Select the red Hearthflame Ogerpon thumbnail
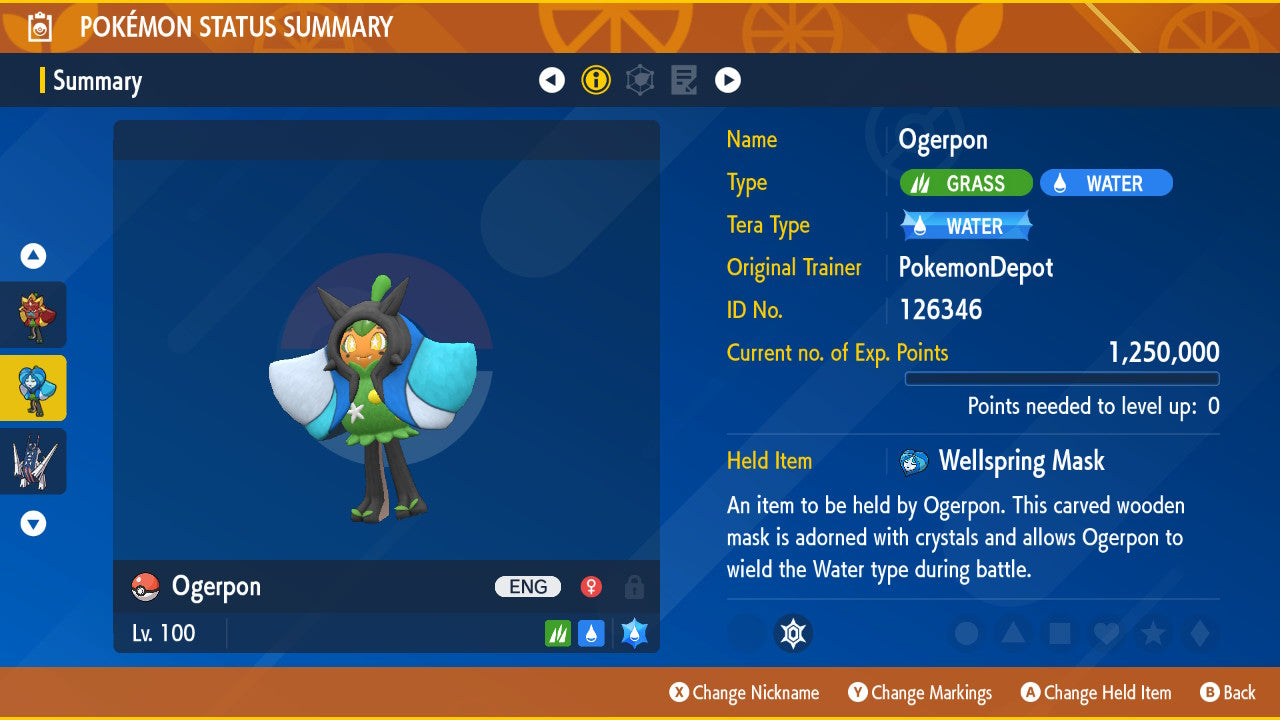The width and height of the screenshot is (1280, 720). 33,315
